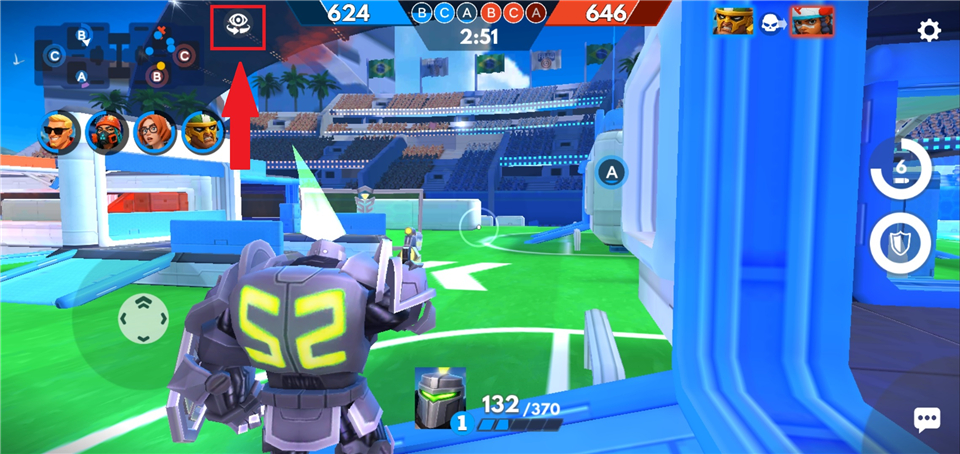
Task: Select the yellow-masked wrestler teammate portrait
Action: 201,131
